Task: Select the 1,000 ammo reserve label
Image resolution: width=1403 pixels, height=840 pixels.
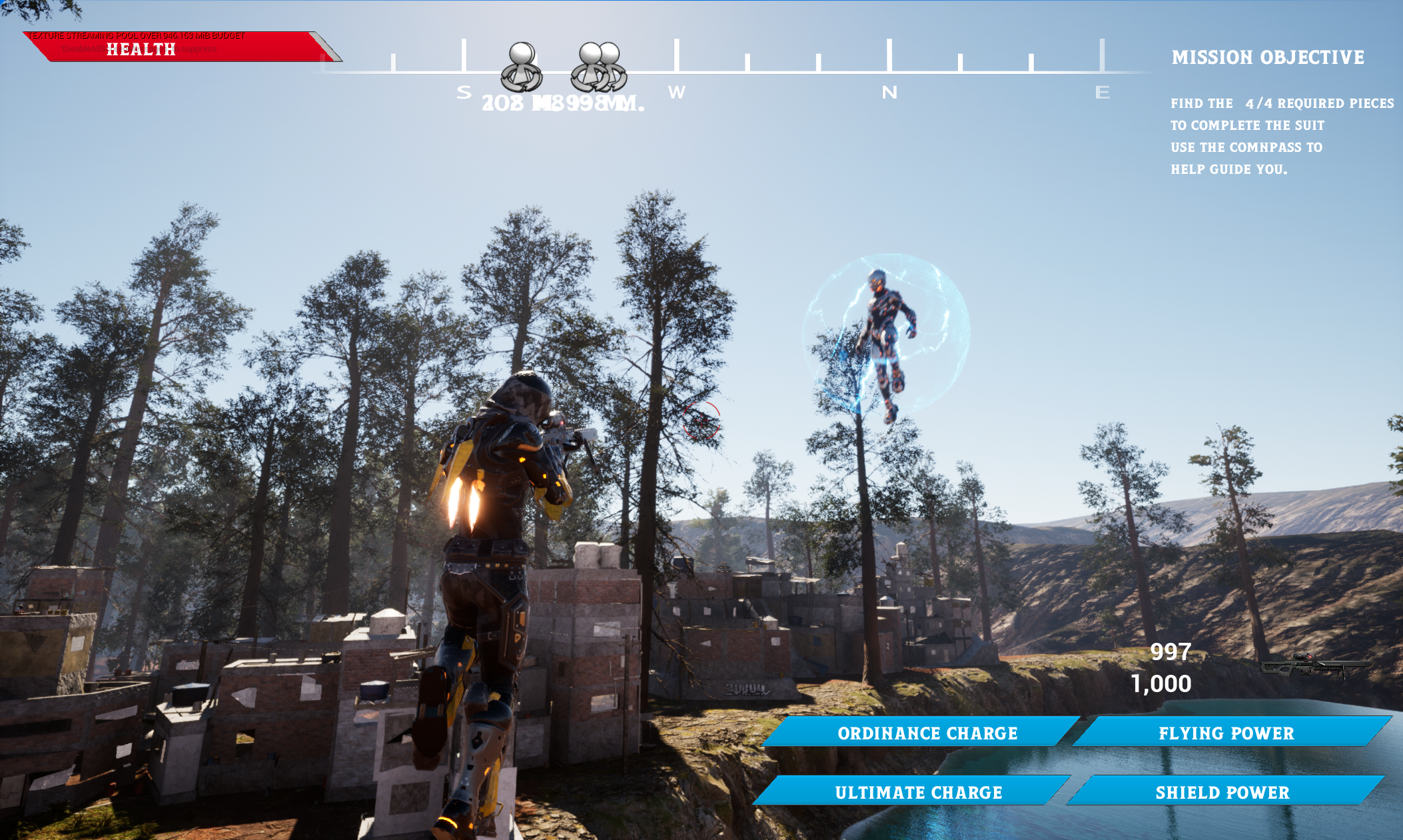Action: click(1161, 683)
